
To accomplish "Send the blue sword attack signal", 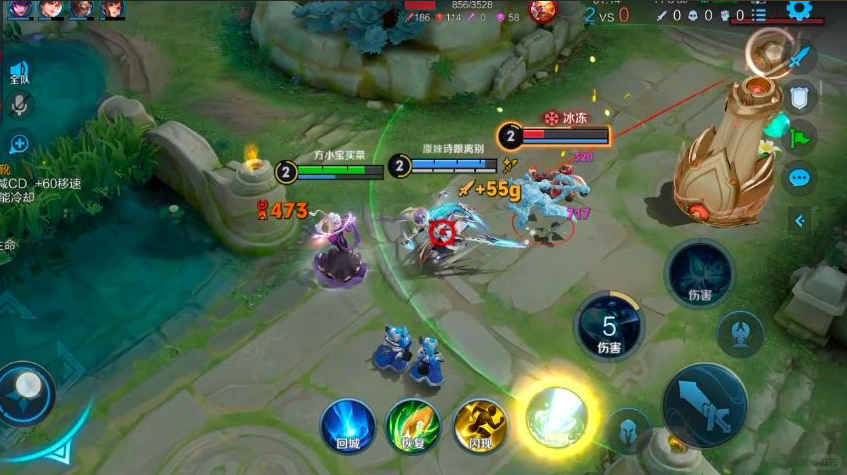I will (x=800, y=57).
